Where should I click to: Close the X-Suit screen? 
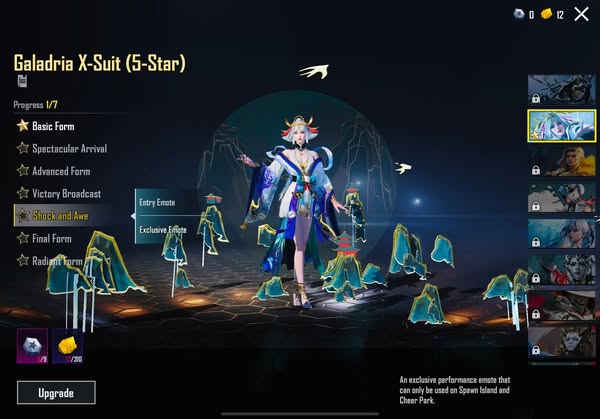pyautogui.click(x=581, y=14)
